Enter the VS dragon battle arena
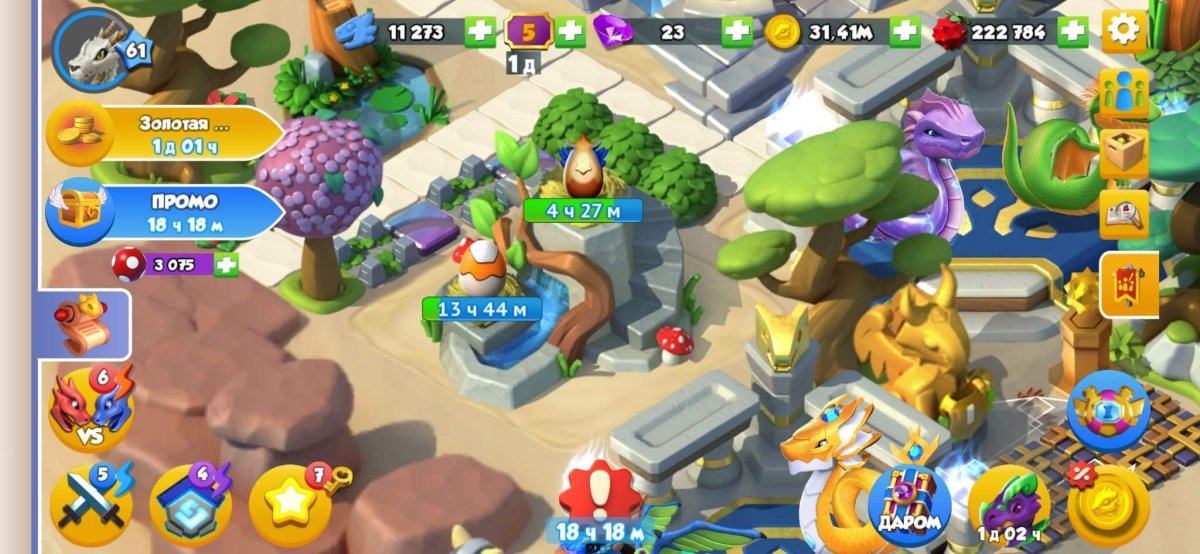This screenshot has width=1200, height=554. 90,407
